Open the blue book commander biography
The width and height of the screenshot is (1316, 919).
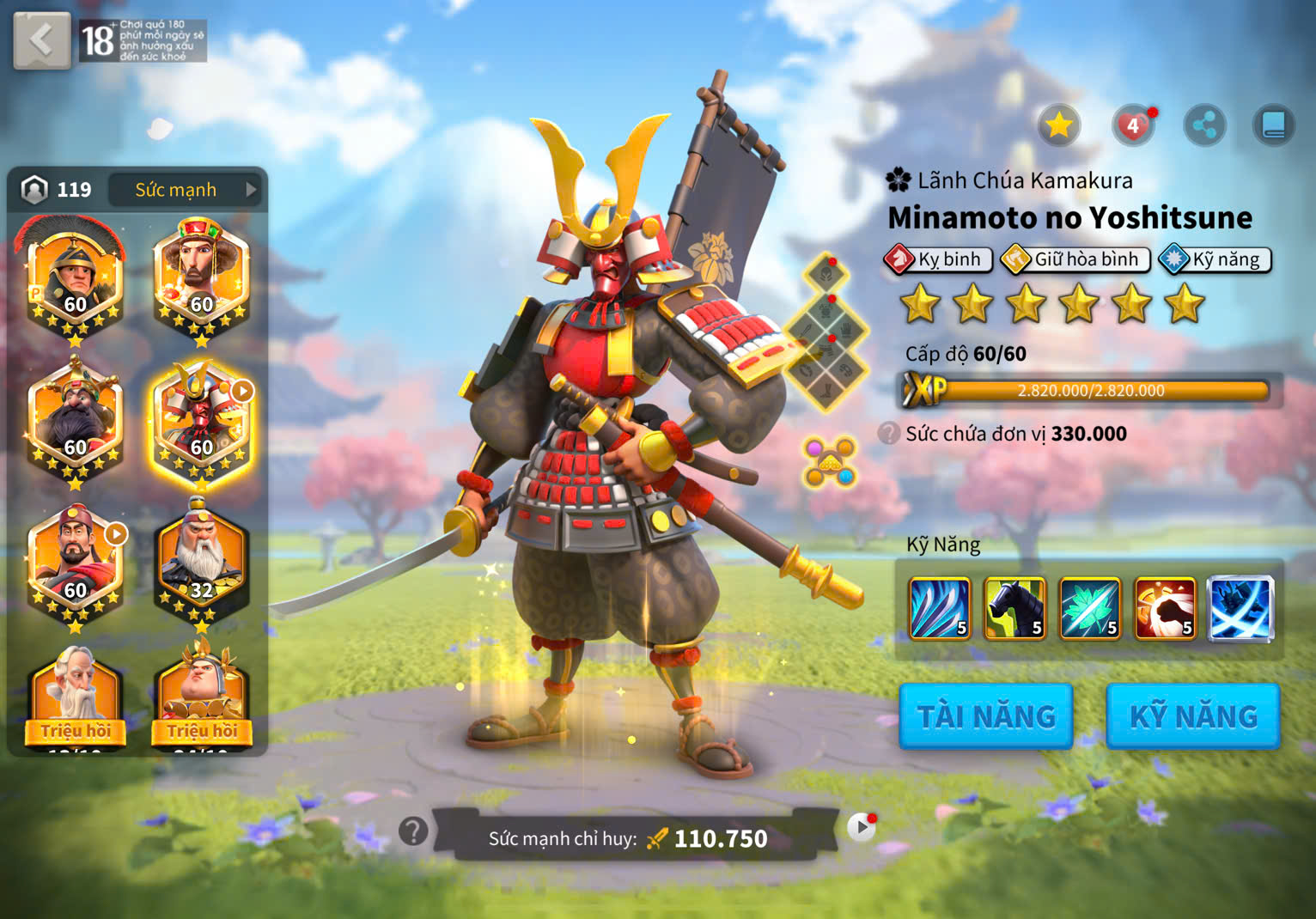coord(1273,126)
